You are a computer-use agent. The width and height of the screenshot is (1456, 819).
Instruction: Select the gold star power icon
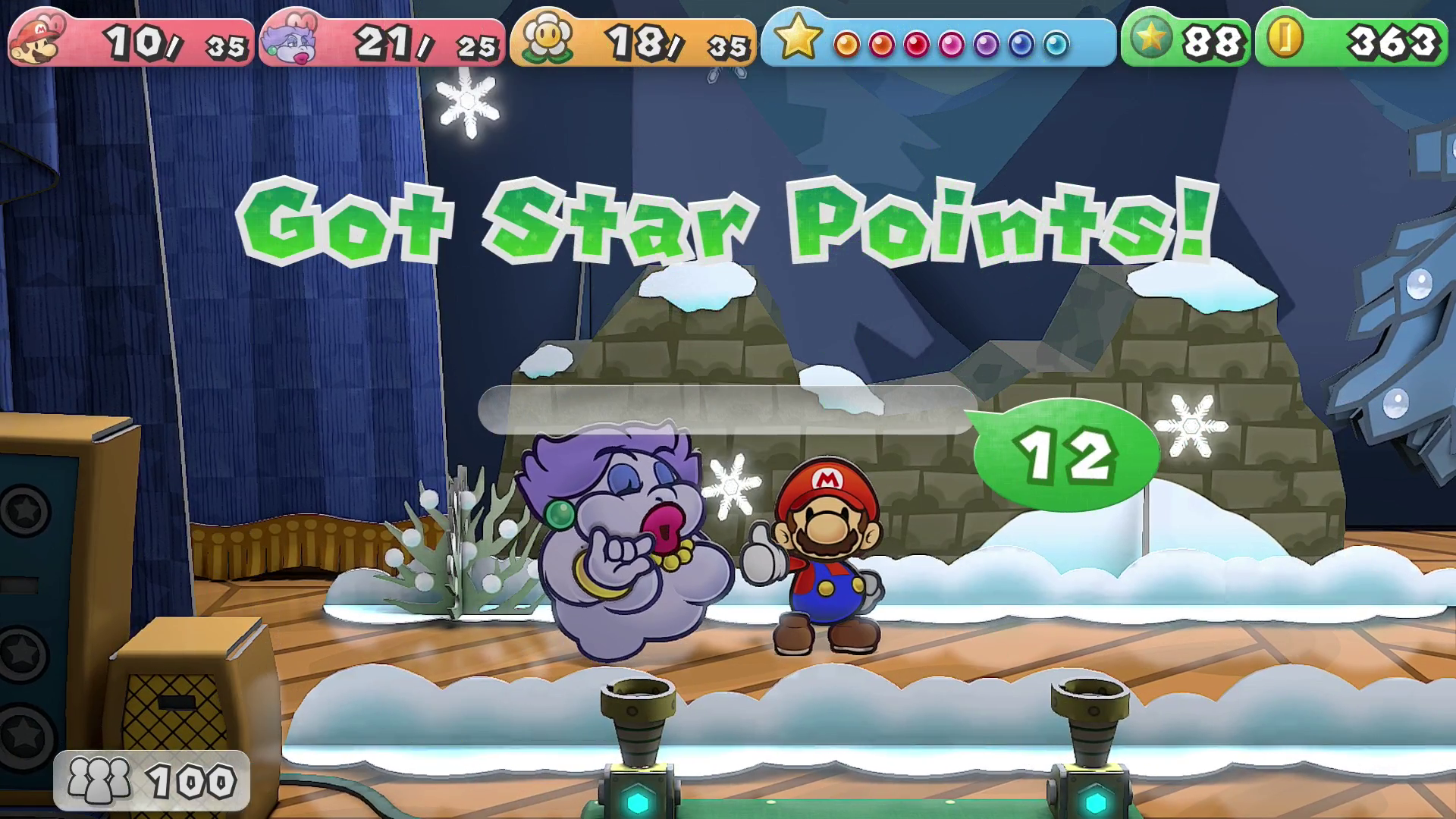click(x=797, y=38)
